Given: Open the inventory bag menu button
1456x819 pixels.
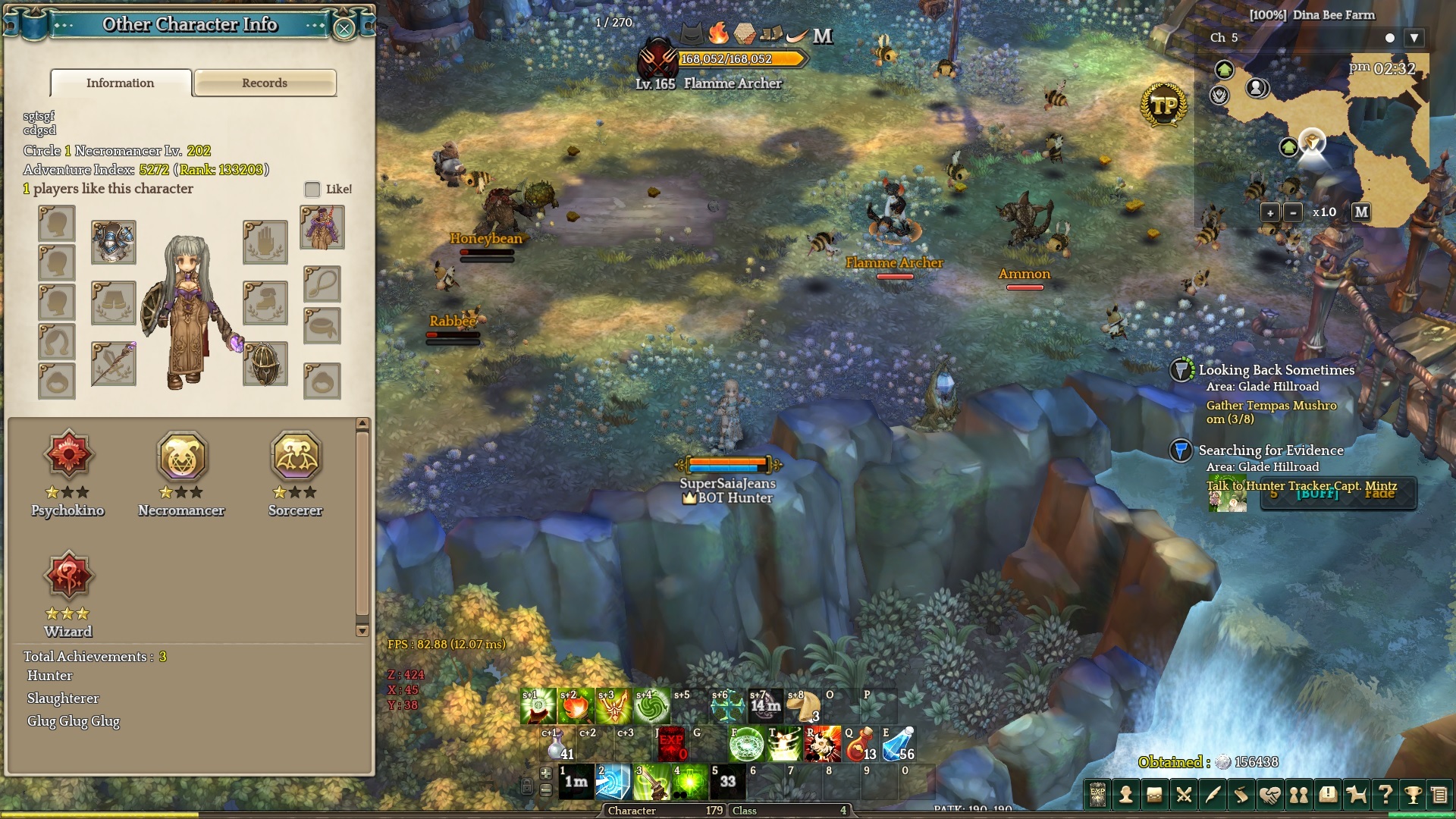Looking at the screenshot, I should tap(1154, 795).
